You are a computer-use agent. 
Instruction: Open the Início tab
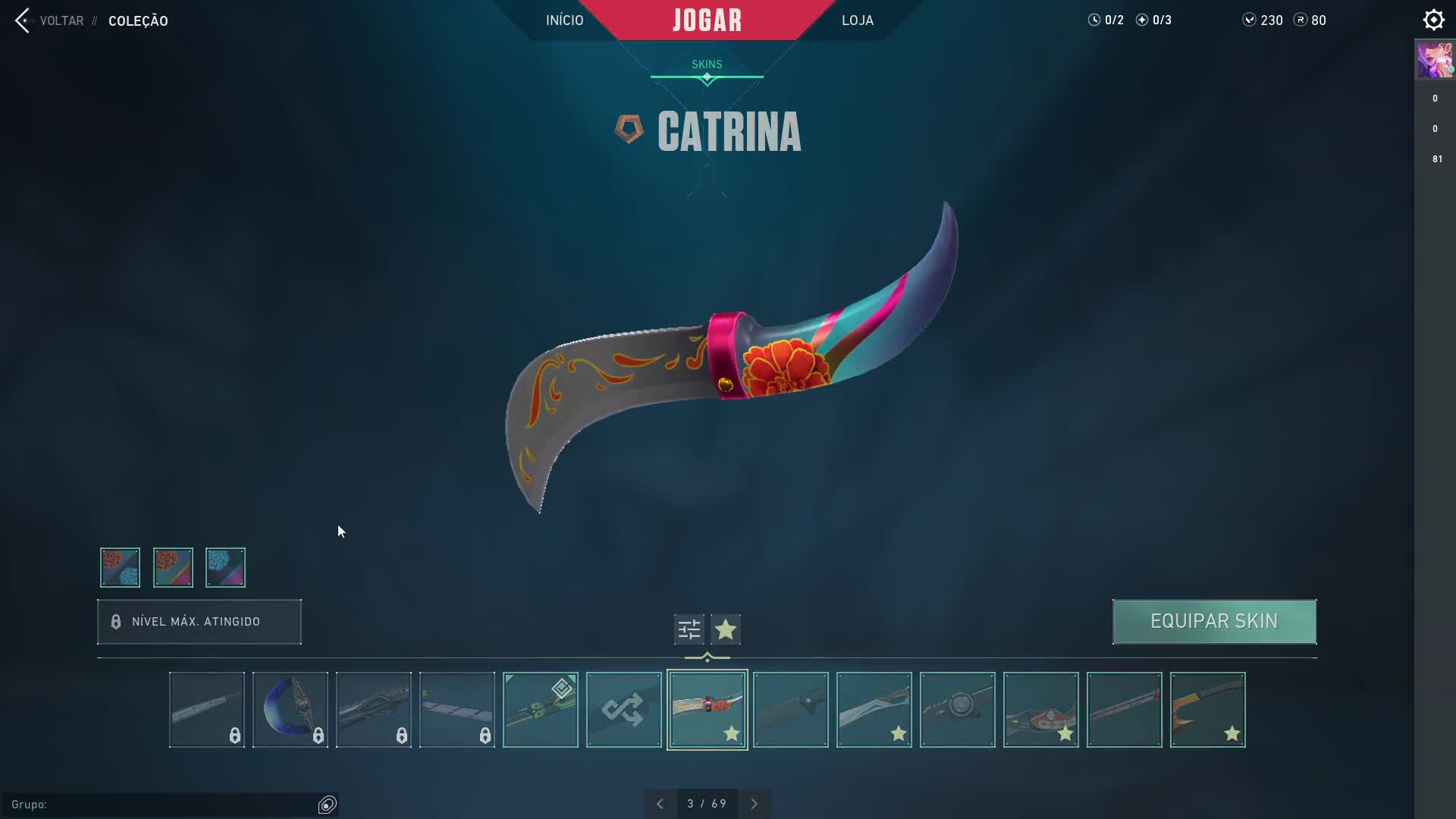coord(564,20)
